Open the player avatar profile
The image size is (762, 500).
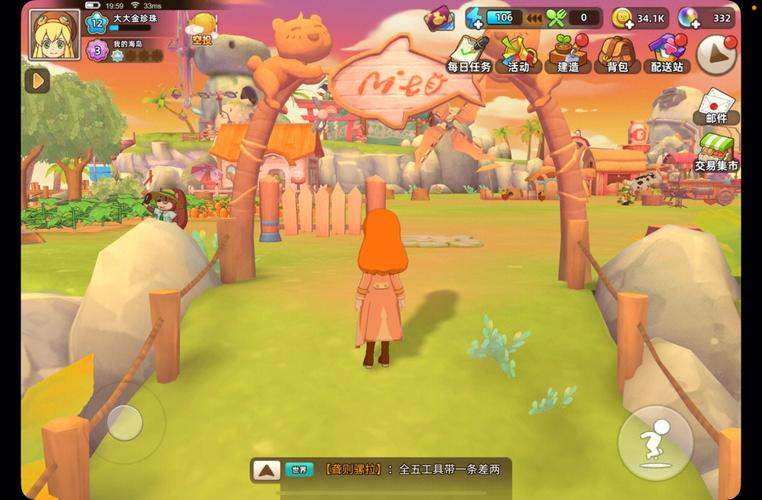pyautogui.click(x=53, y=35)
